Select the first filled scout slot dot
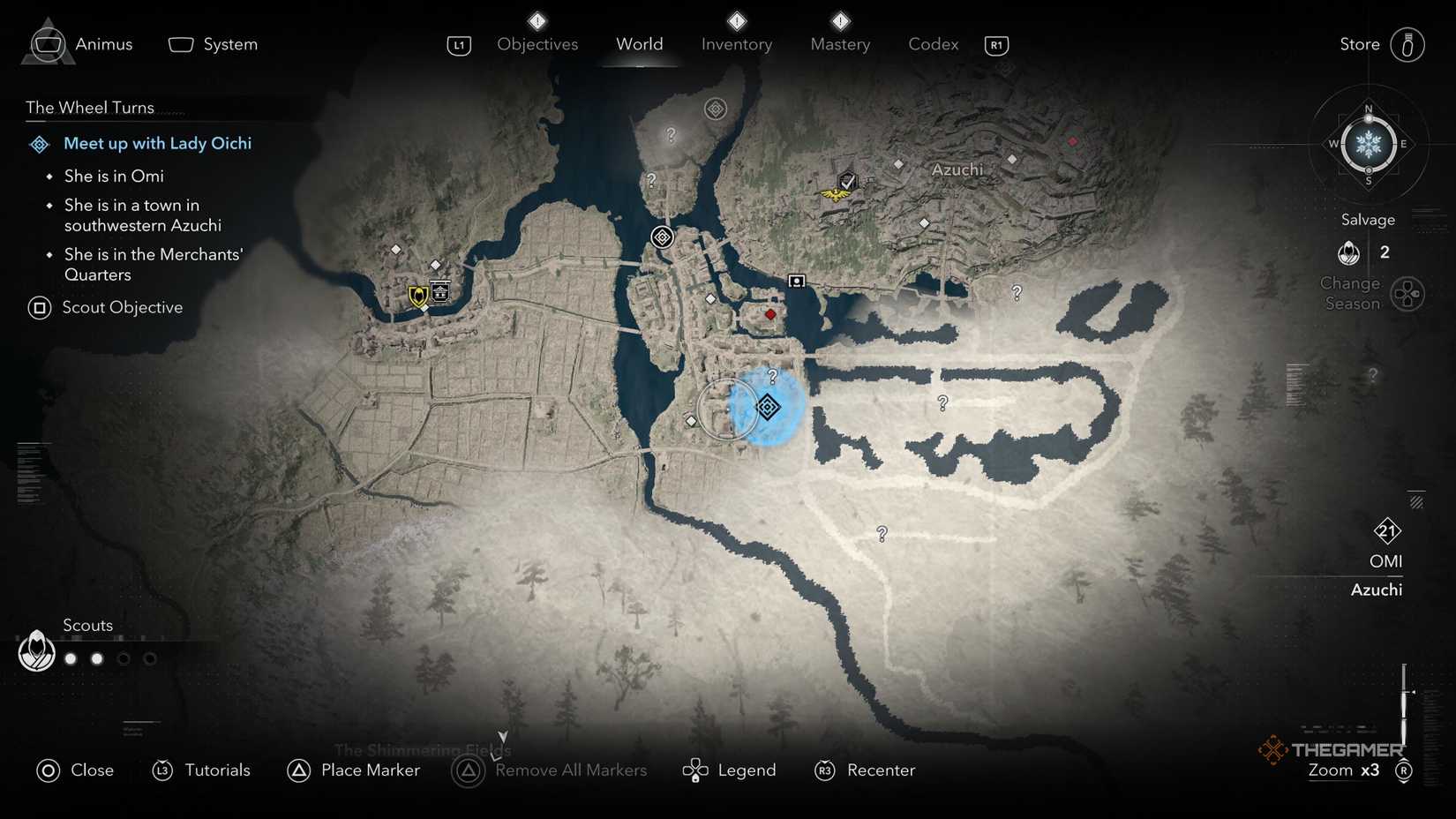The height and width of the screenshot is (819, 1456). [70, 657]
